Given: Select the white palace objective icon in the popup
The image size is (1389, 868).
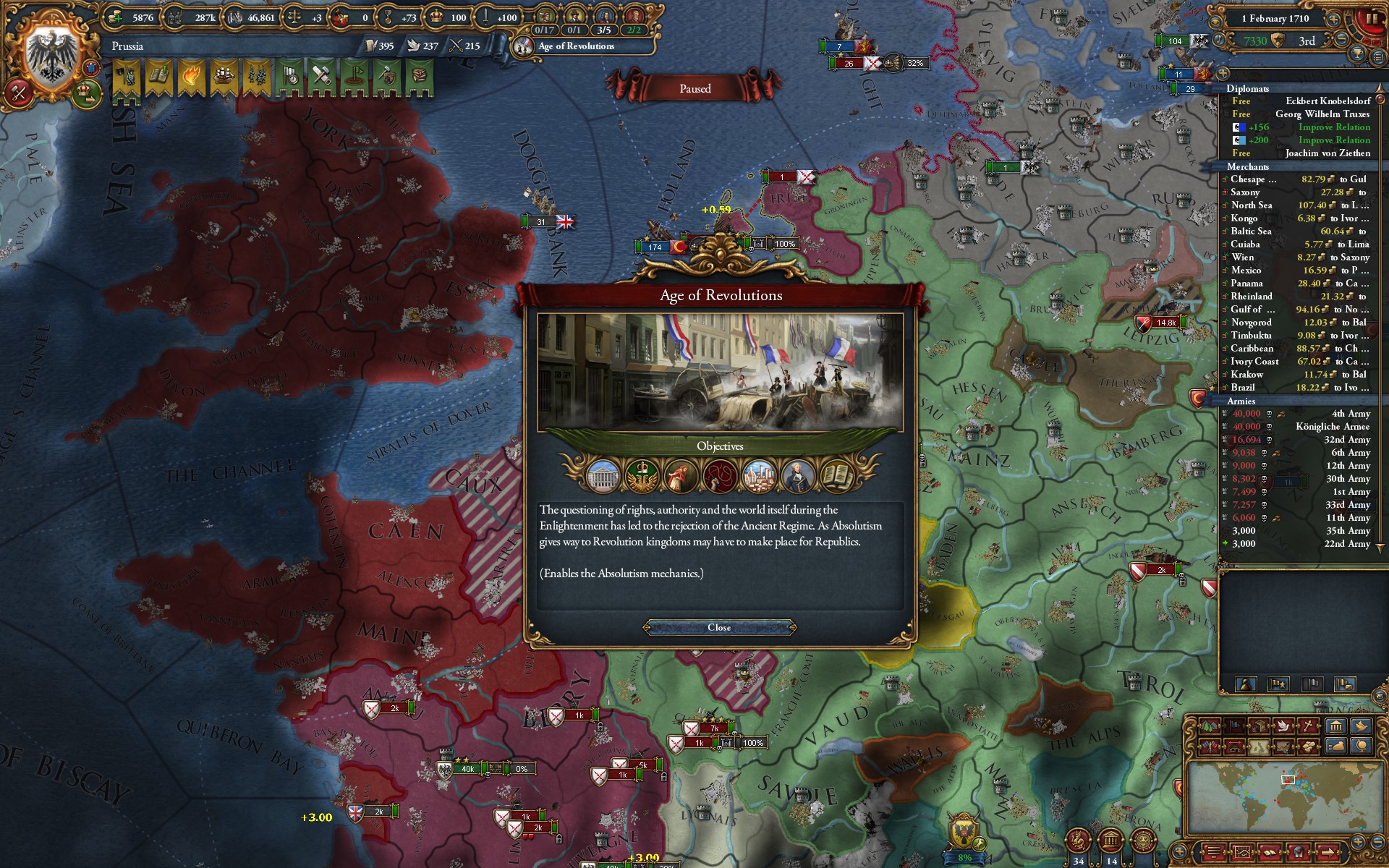Looking at the screenshot, I should tap(603, 475).
